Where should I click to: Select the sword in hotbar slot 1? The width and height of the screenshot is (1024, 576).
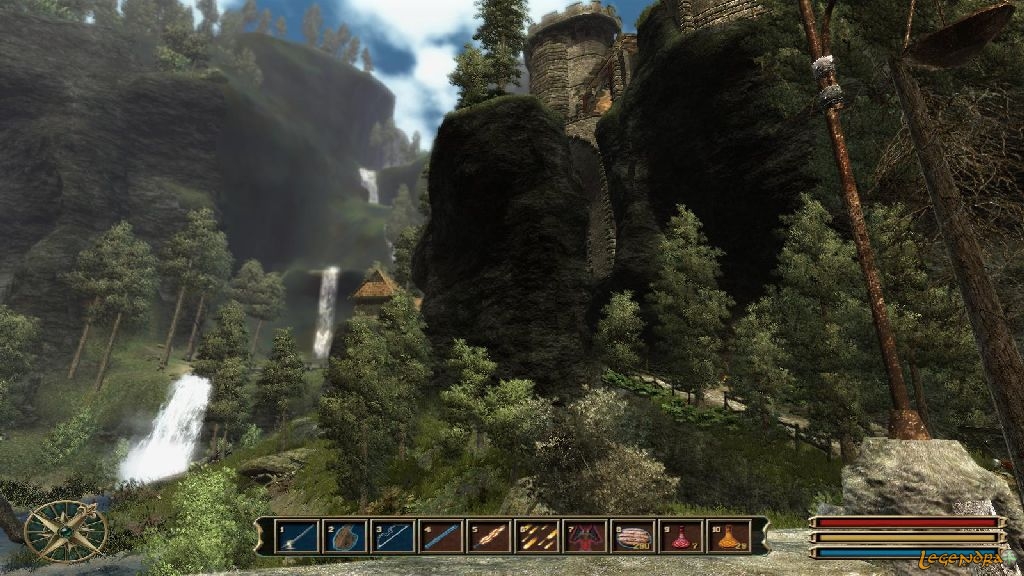pyautogui.click(x=296, y=536)
